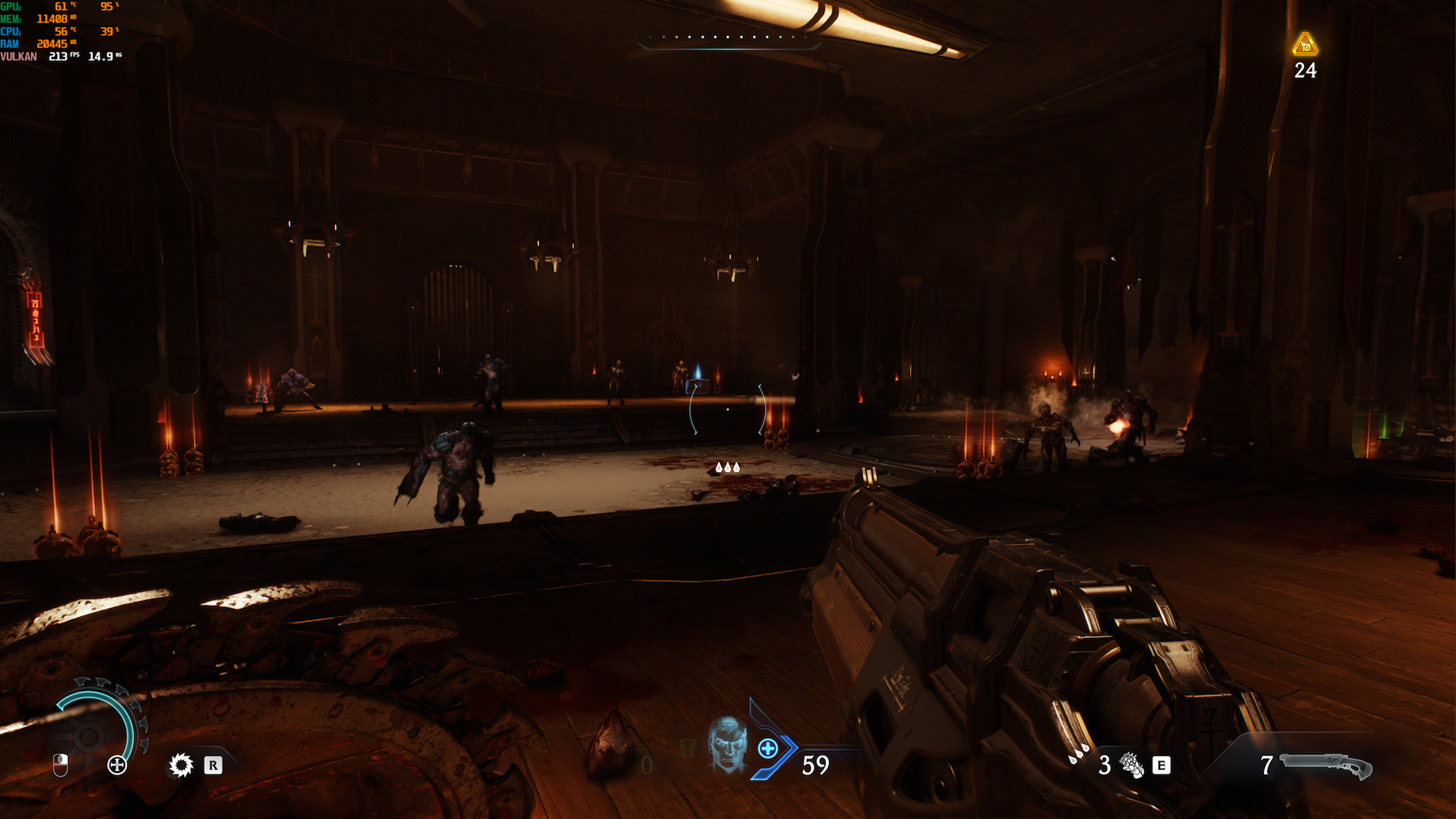Click the round crosshair icon beside the mouse icon
The image size is (1456, 819).
117,765
